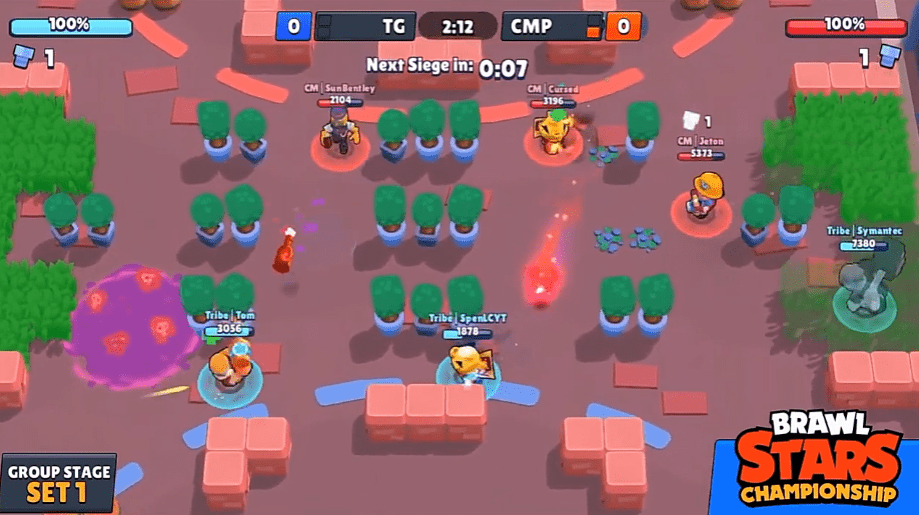Select the red team siege bolt icon
Viewport: 919px width, 515px height.
[x=887, y=57]
